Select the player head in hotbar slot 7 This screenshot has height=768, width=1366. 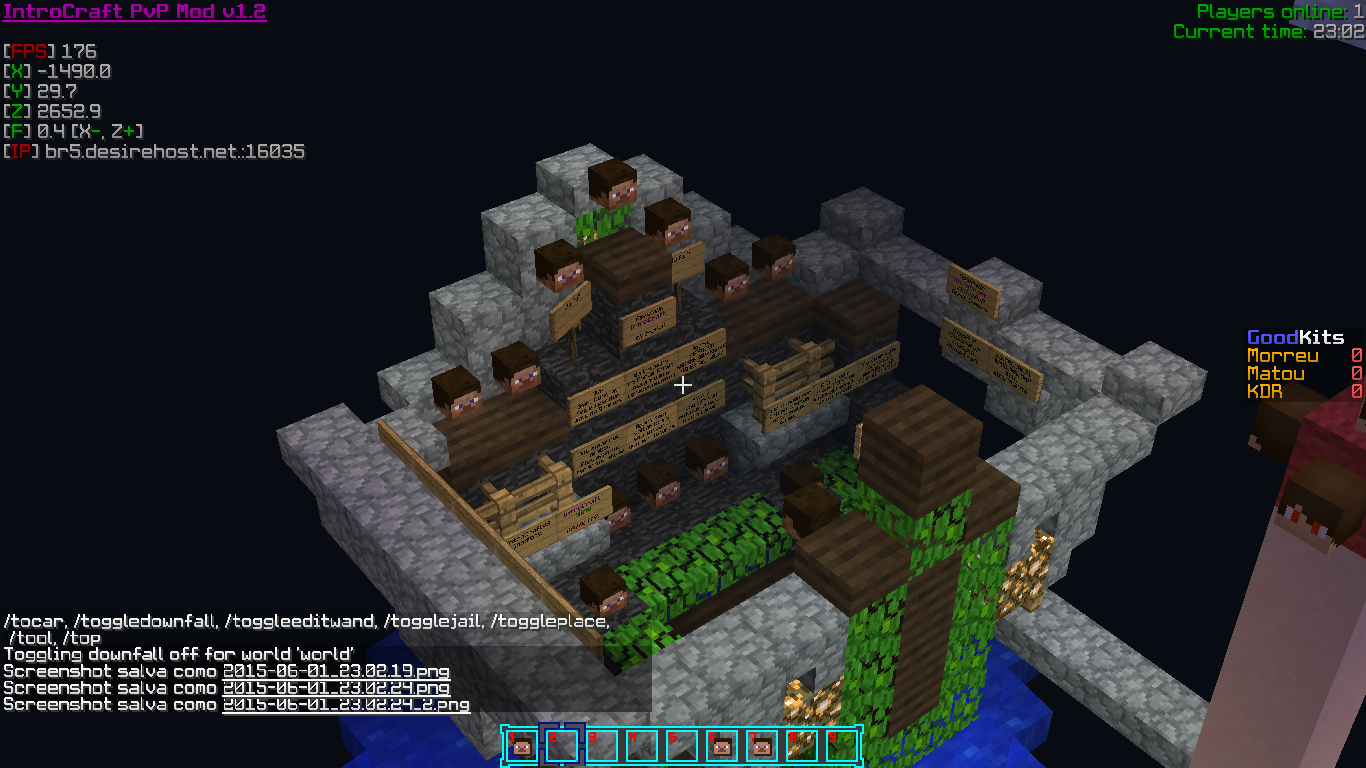761,745
